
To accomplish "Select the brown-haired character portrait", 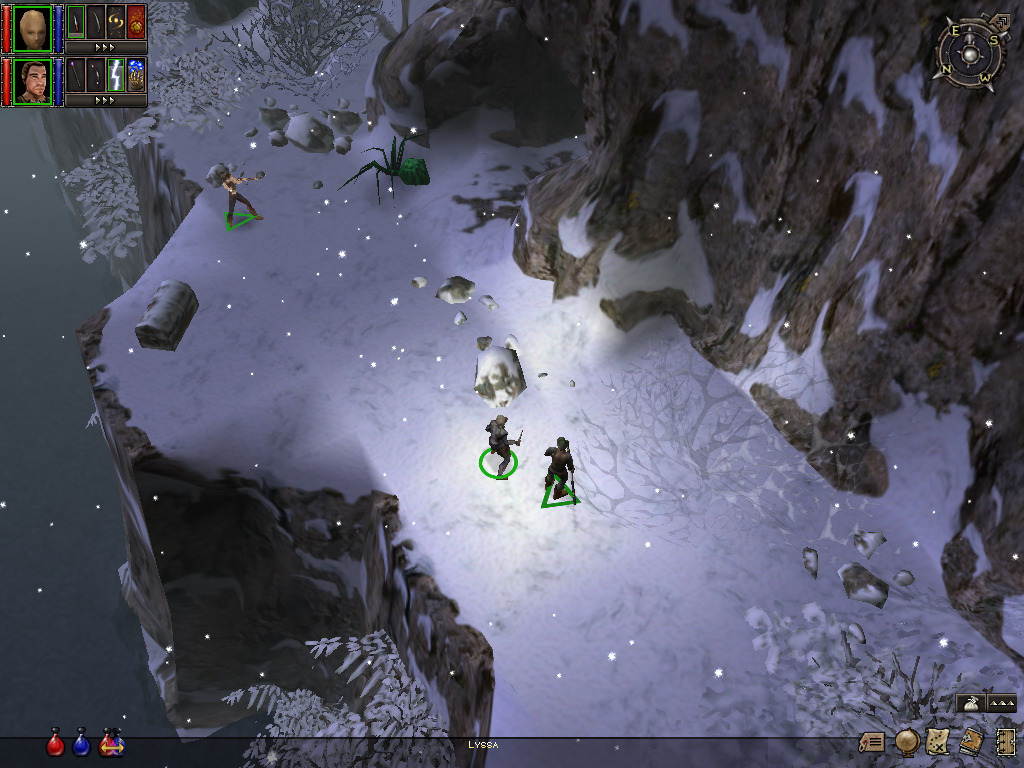I will [x=33, y=81].
